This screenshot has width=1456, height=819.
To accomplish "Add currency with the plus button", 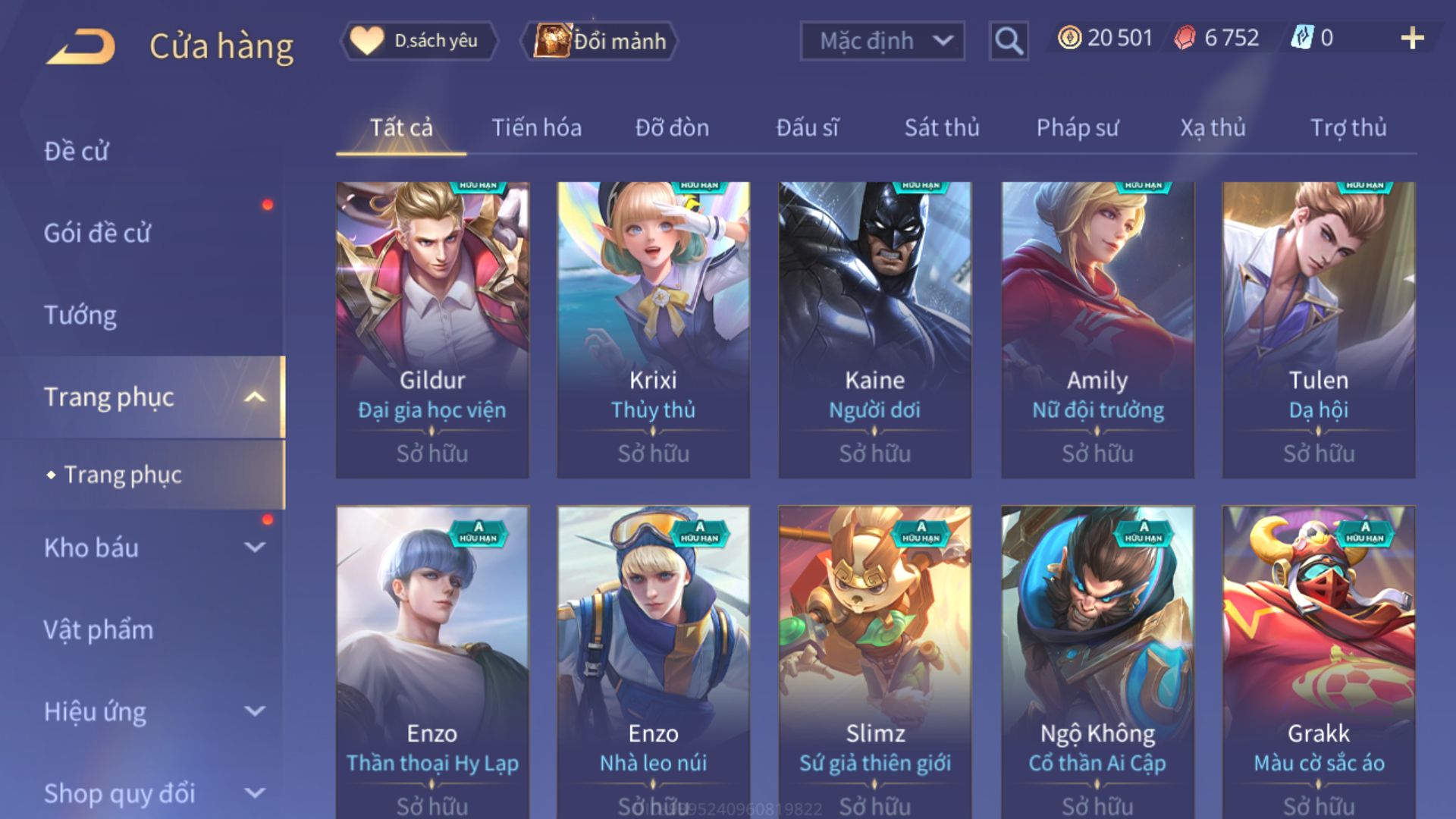I will 1411,38.
